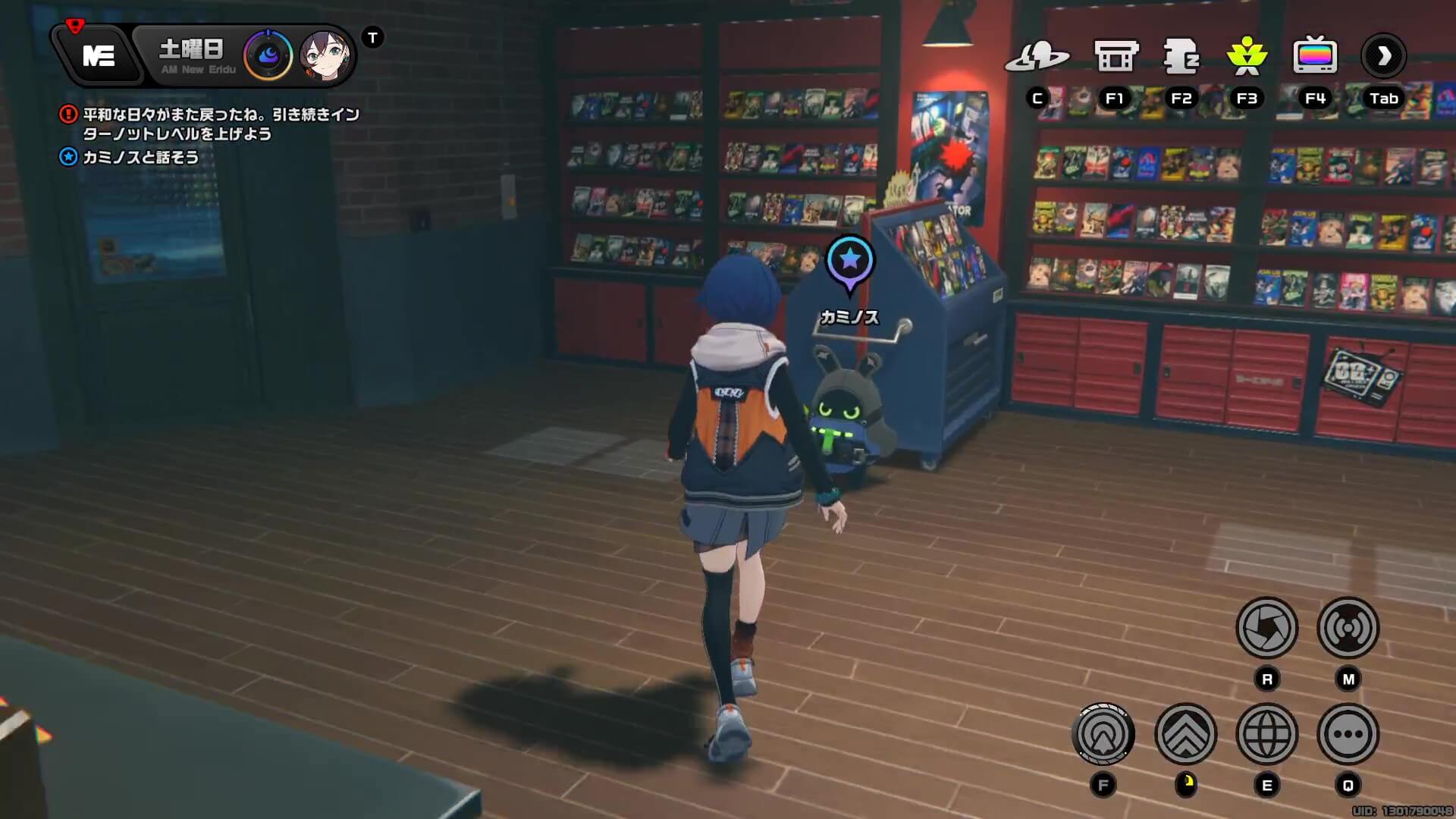Click the yellow figure event icon above F3
The image size is (1456, 819).
point(1246,57)
